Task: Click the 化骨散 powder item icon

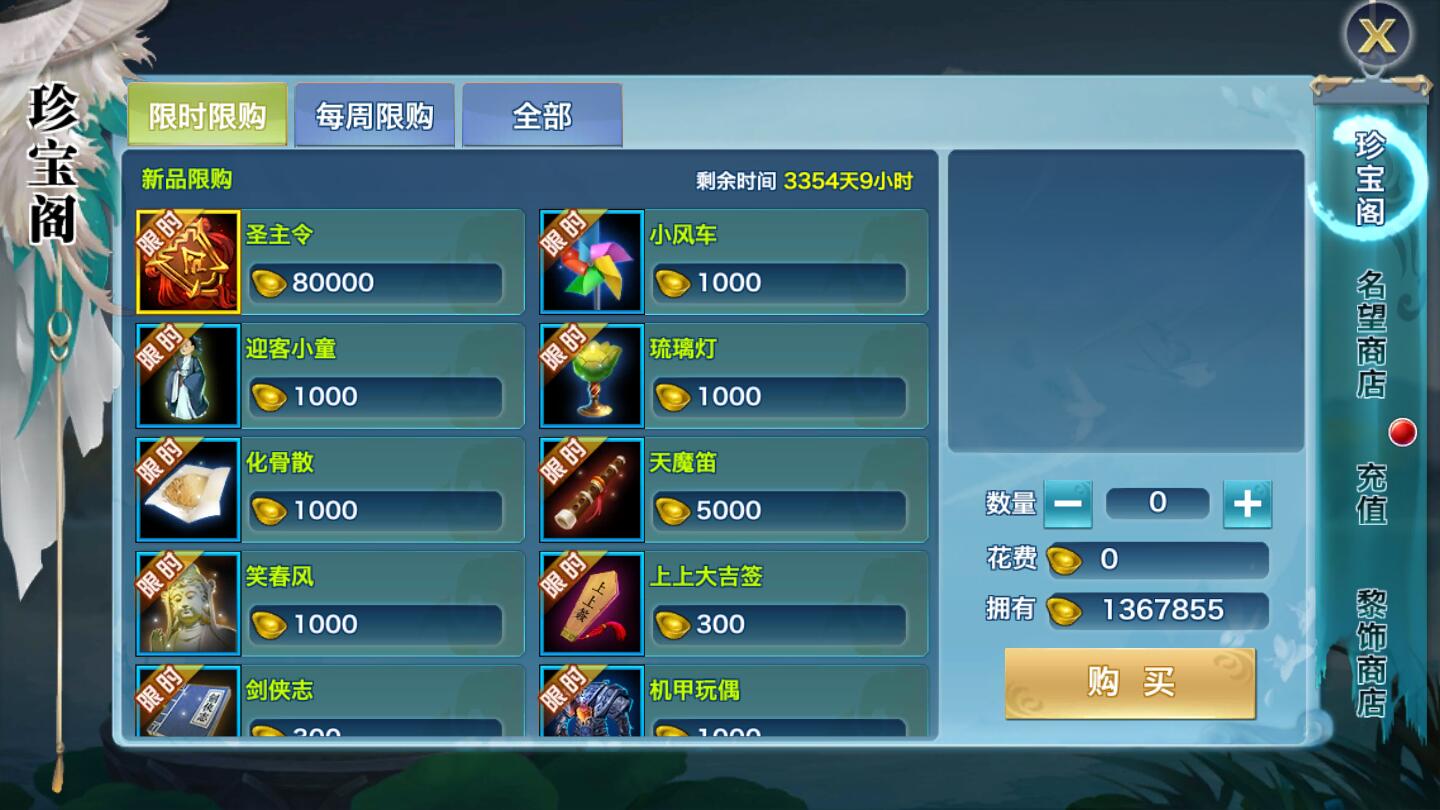Action: (188, 490)
